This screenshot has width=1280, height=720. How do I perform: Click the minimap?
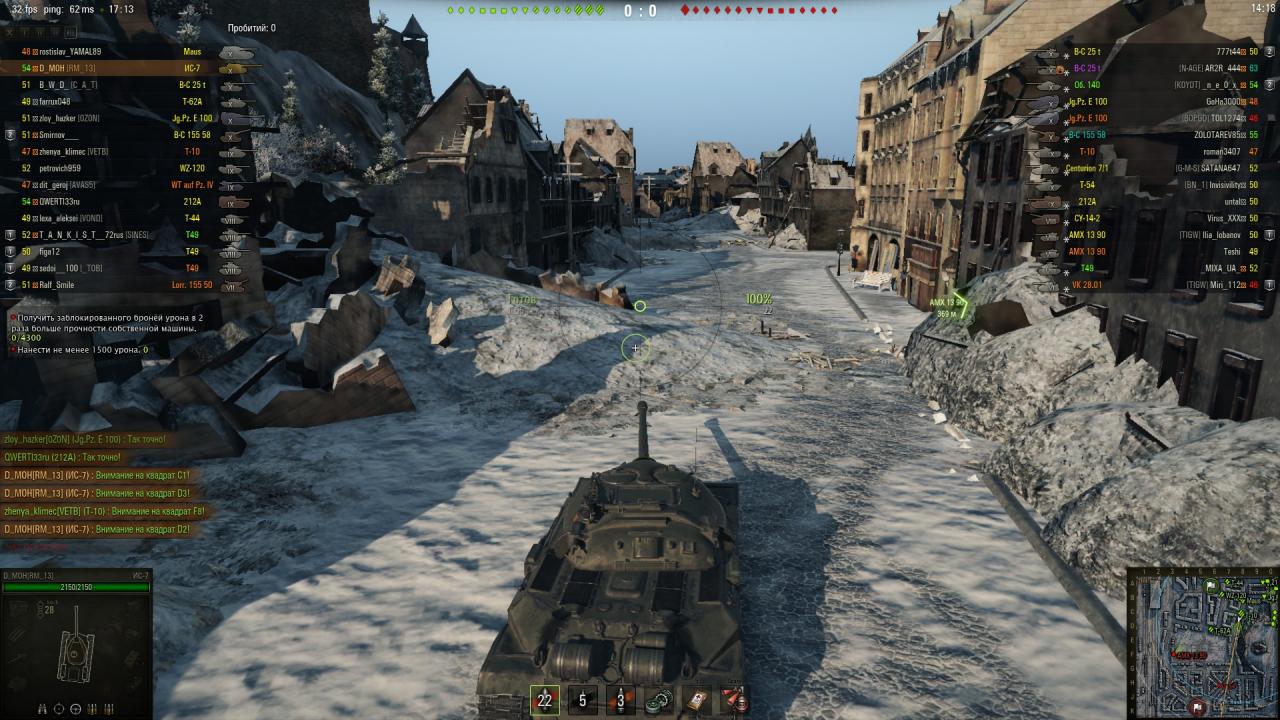tap(1203, 643)
